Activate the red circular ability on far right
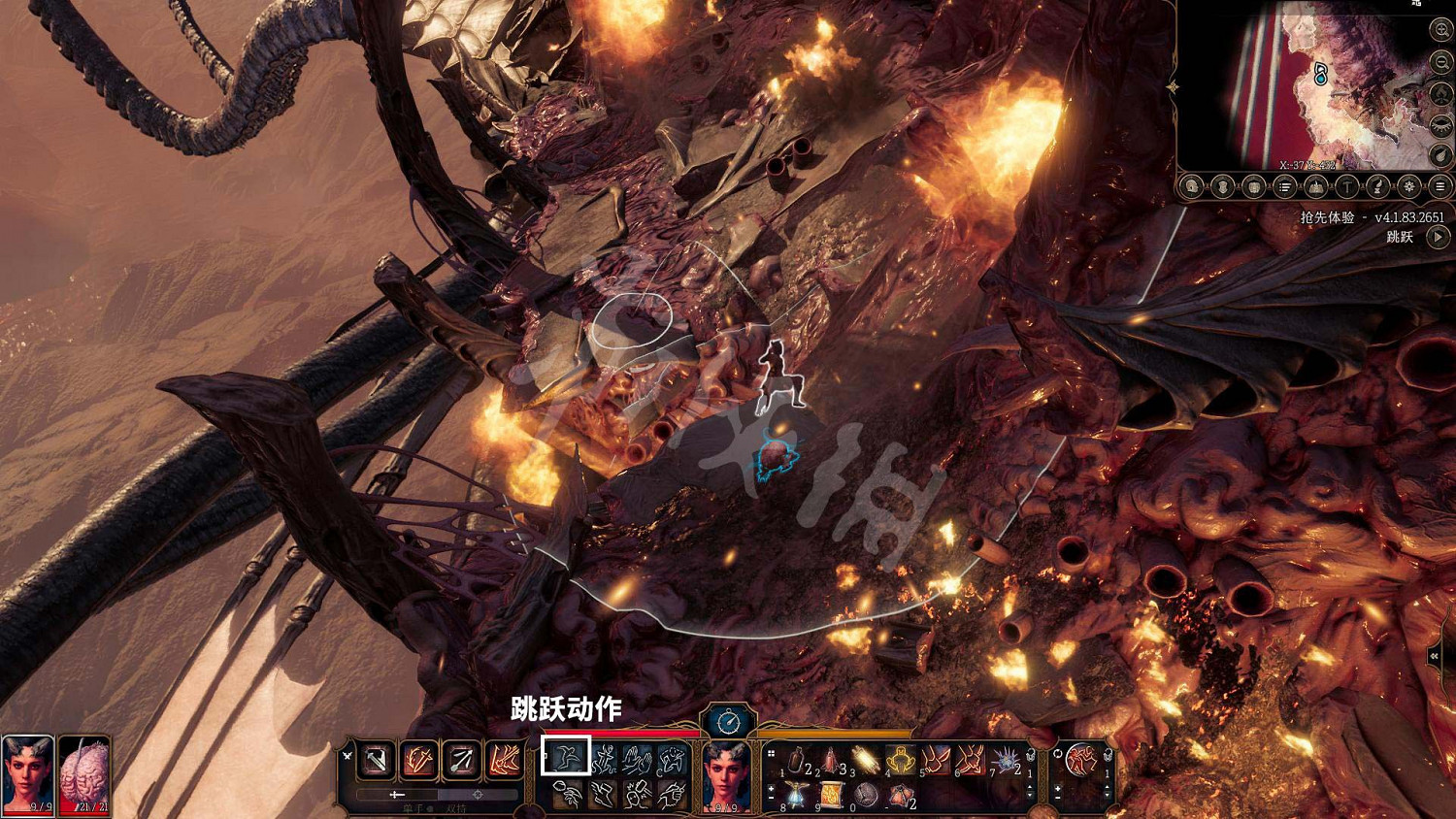The image size is (1456, 819). click(1081, 760)
